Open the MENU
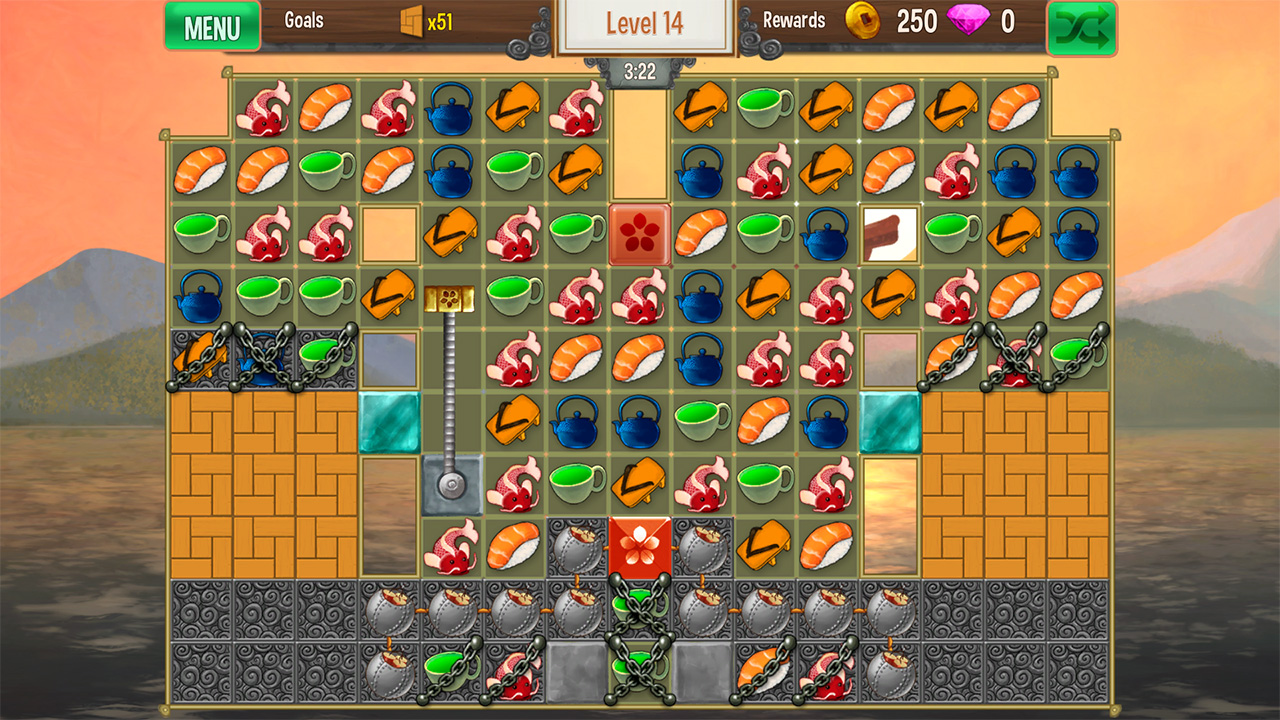1280x720 pixels. (211, 27)
